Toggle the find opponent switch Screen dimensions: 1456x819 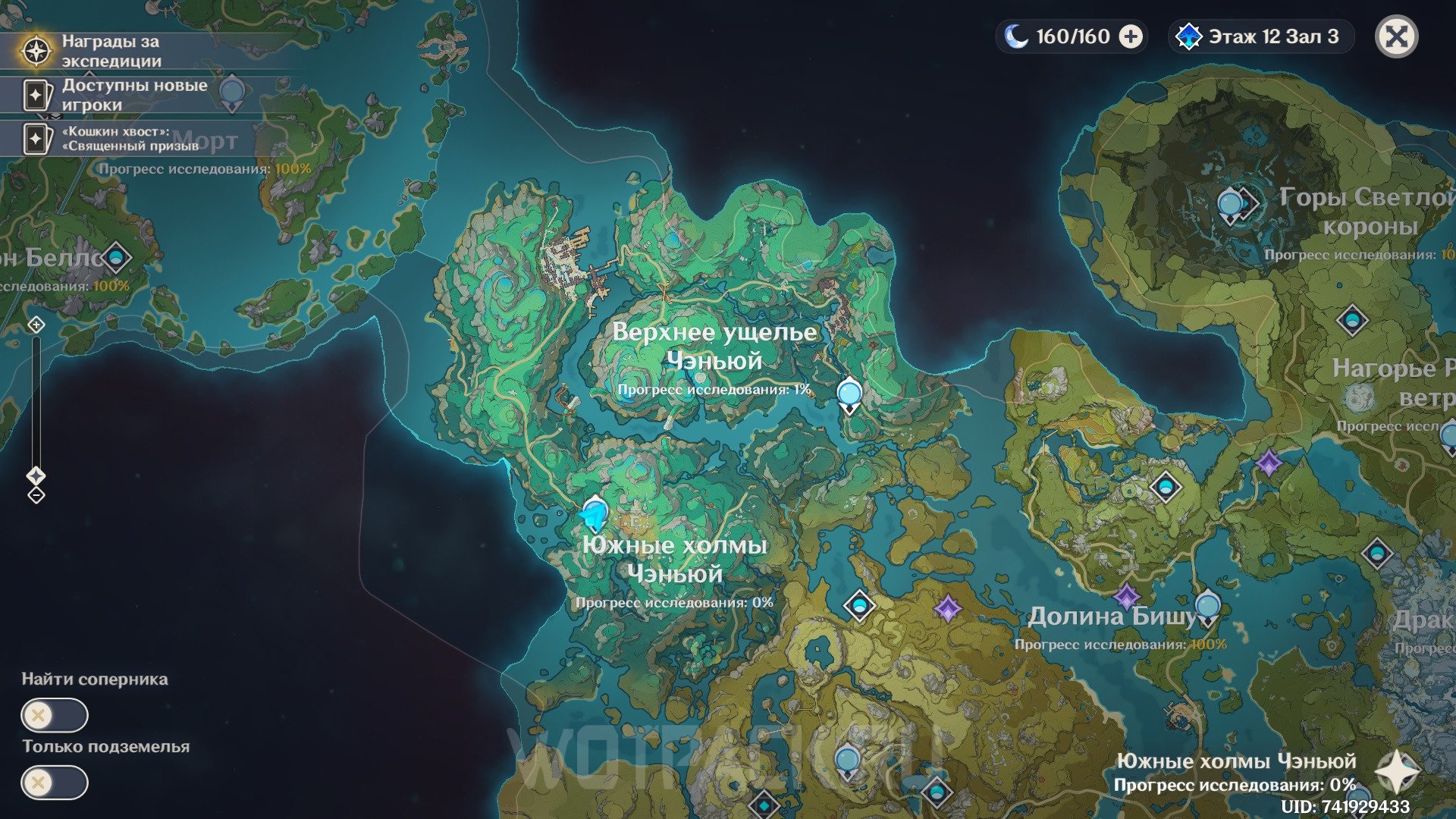[55, 715]
